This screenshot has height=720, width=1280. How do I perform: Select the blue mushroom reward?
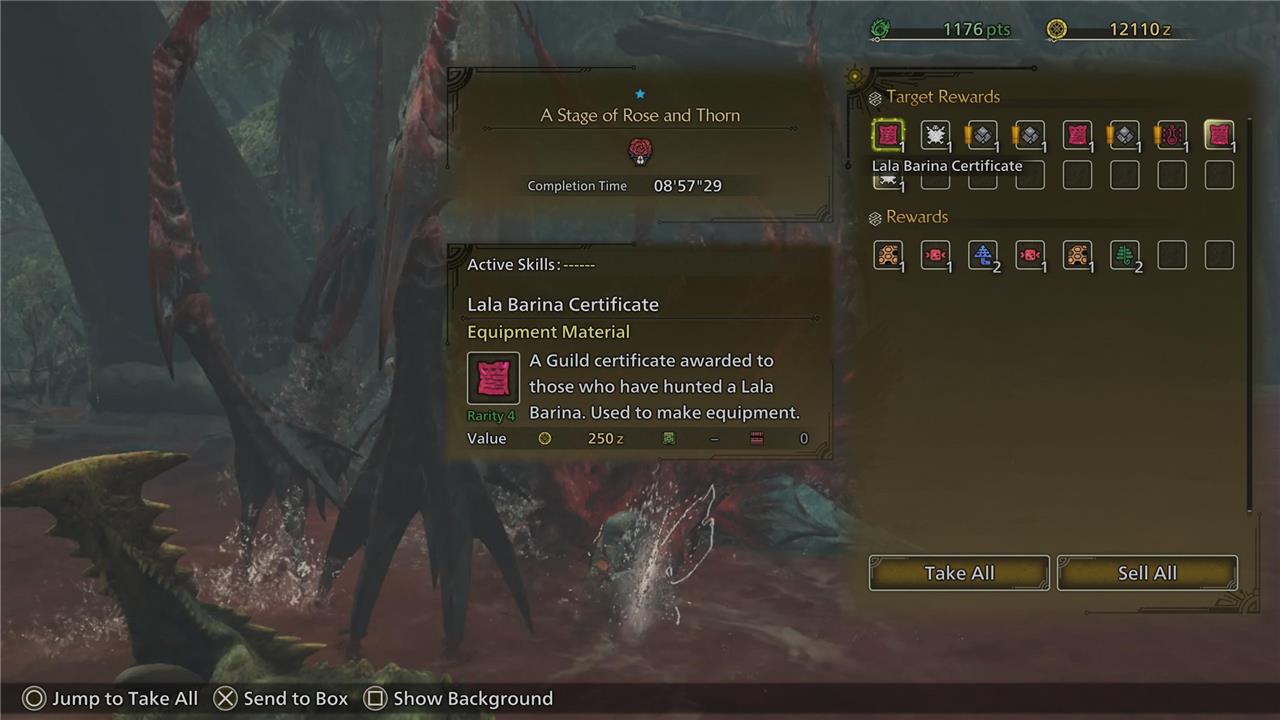tap(983, 255)
